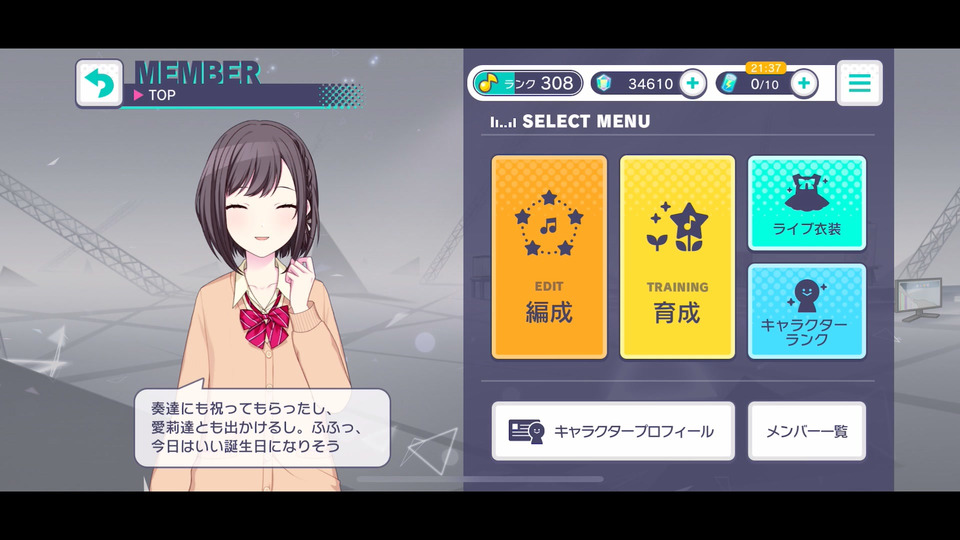The width and height of the screenshot is (960, 540).
Task: Add crystals with the plus button
Action: 692,84
